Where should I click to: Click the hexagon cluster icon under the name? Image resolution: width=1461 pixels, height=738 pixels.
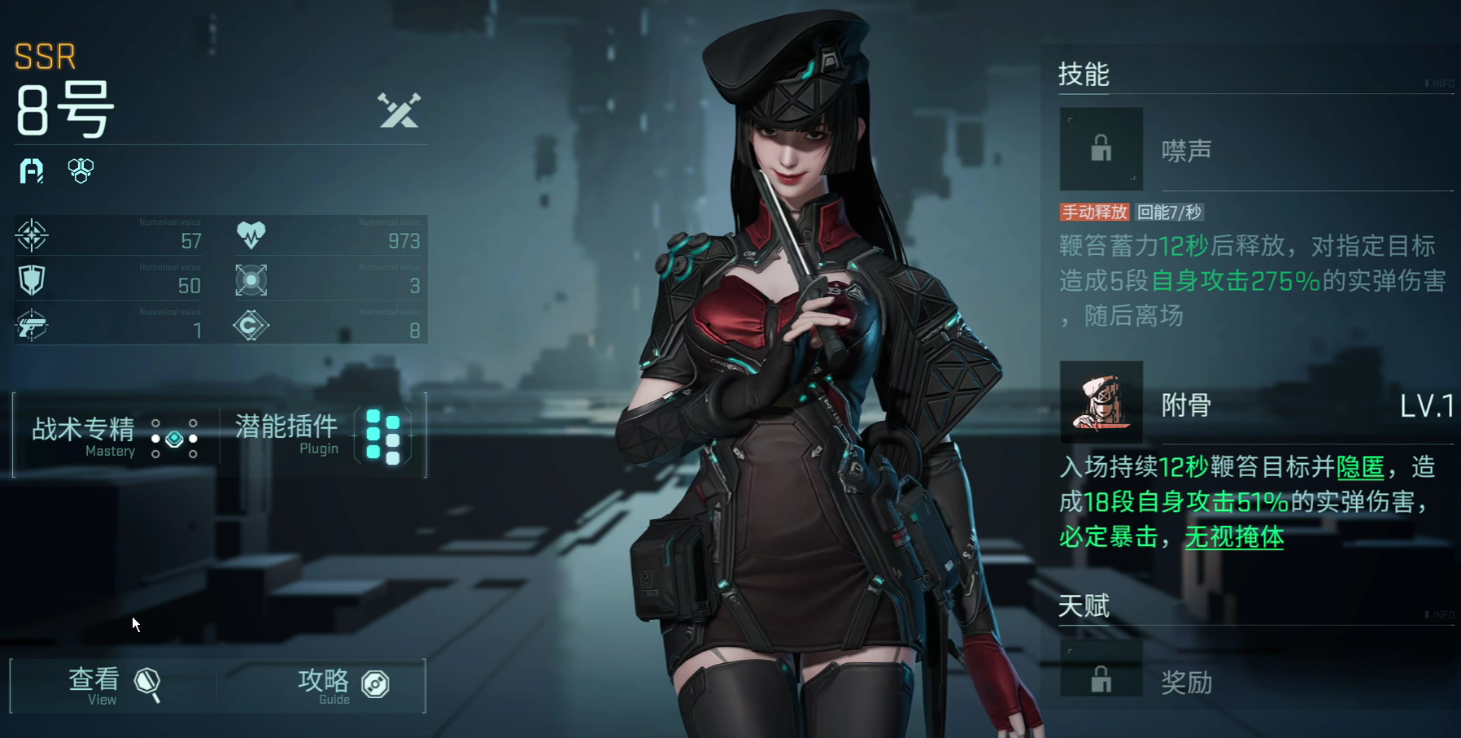tap(79, 170)
